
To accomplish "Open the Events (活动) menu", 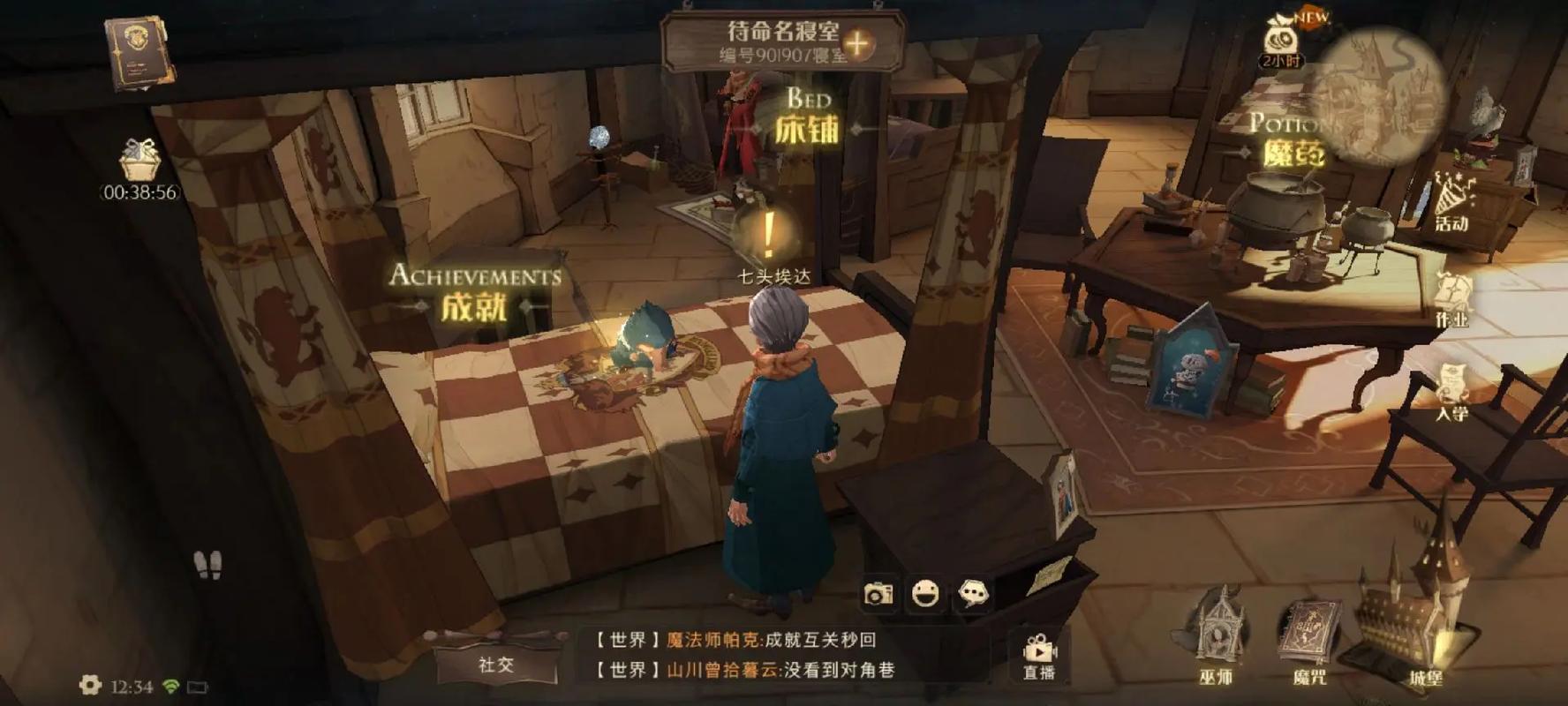I will click(1451, 203).
